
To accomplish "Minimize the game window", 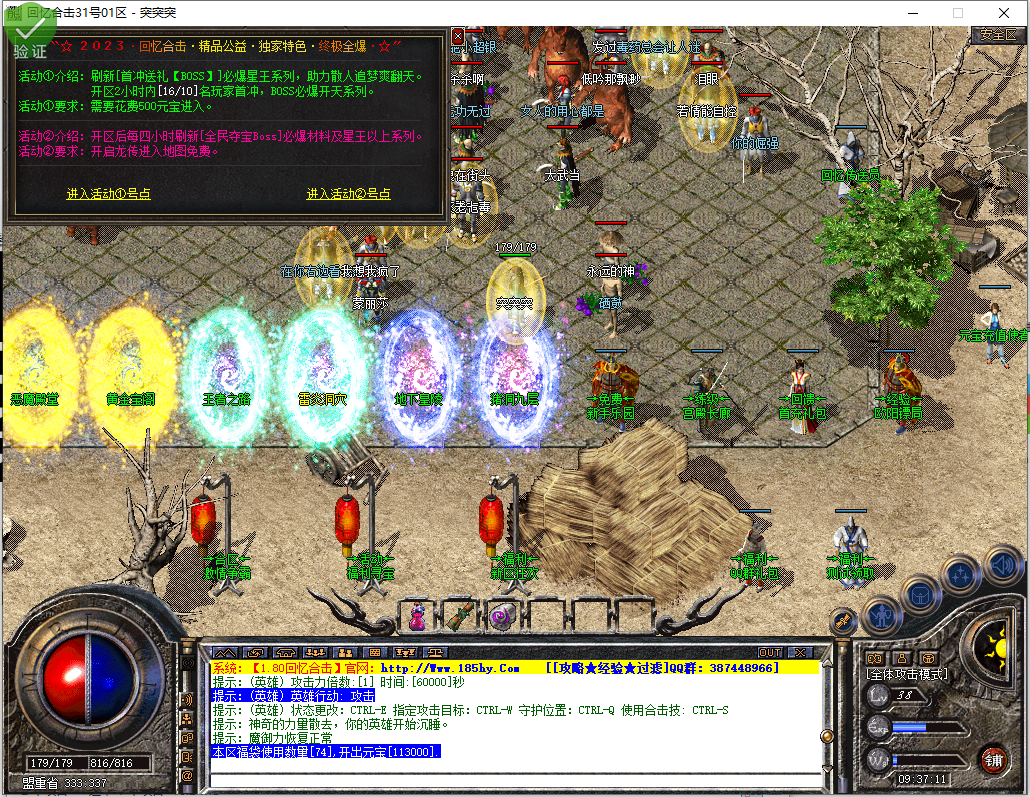I will (912, 13).
